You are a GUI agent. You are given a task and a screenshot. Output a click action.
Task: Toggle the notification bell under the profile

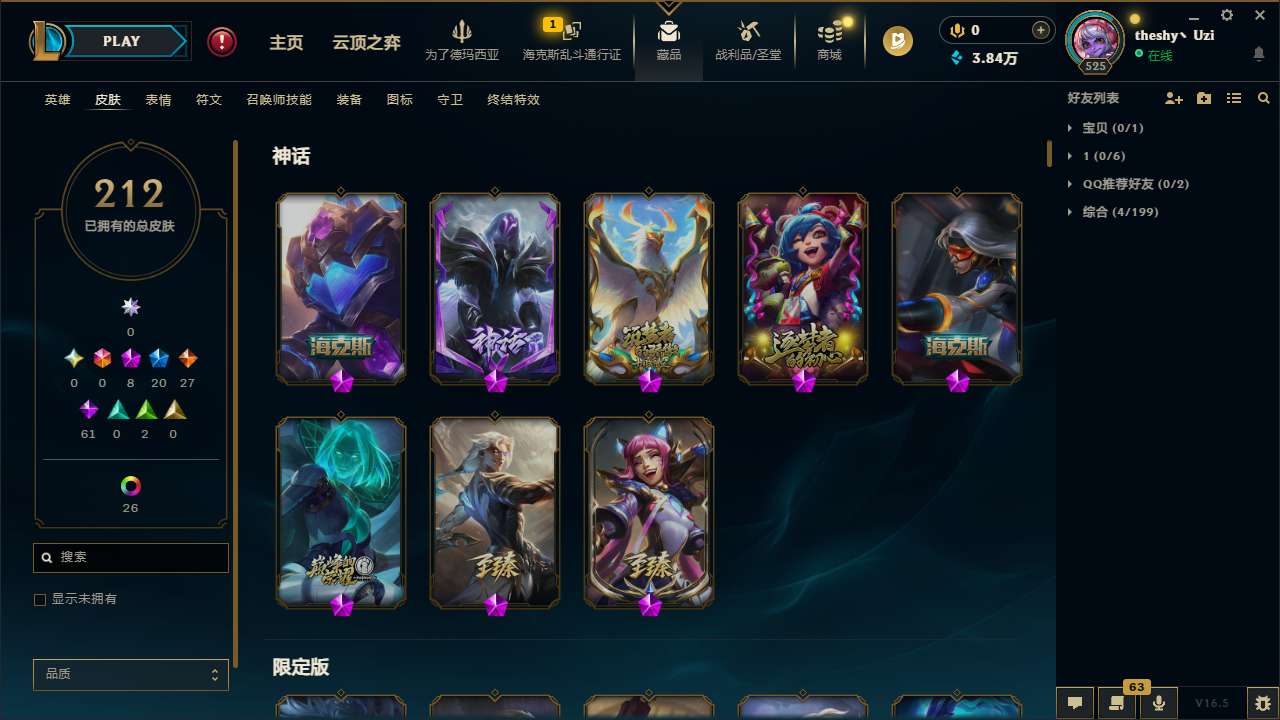pos(1258,53)
